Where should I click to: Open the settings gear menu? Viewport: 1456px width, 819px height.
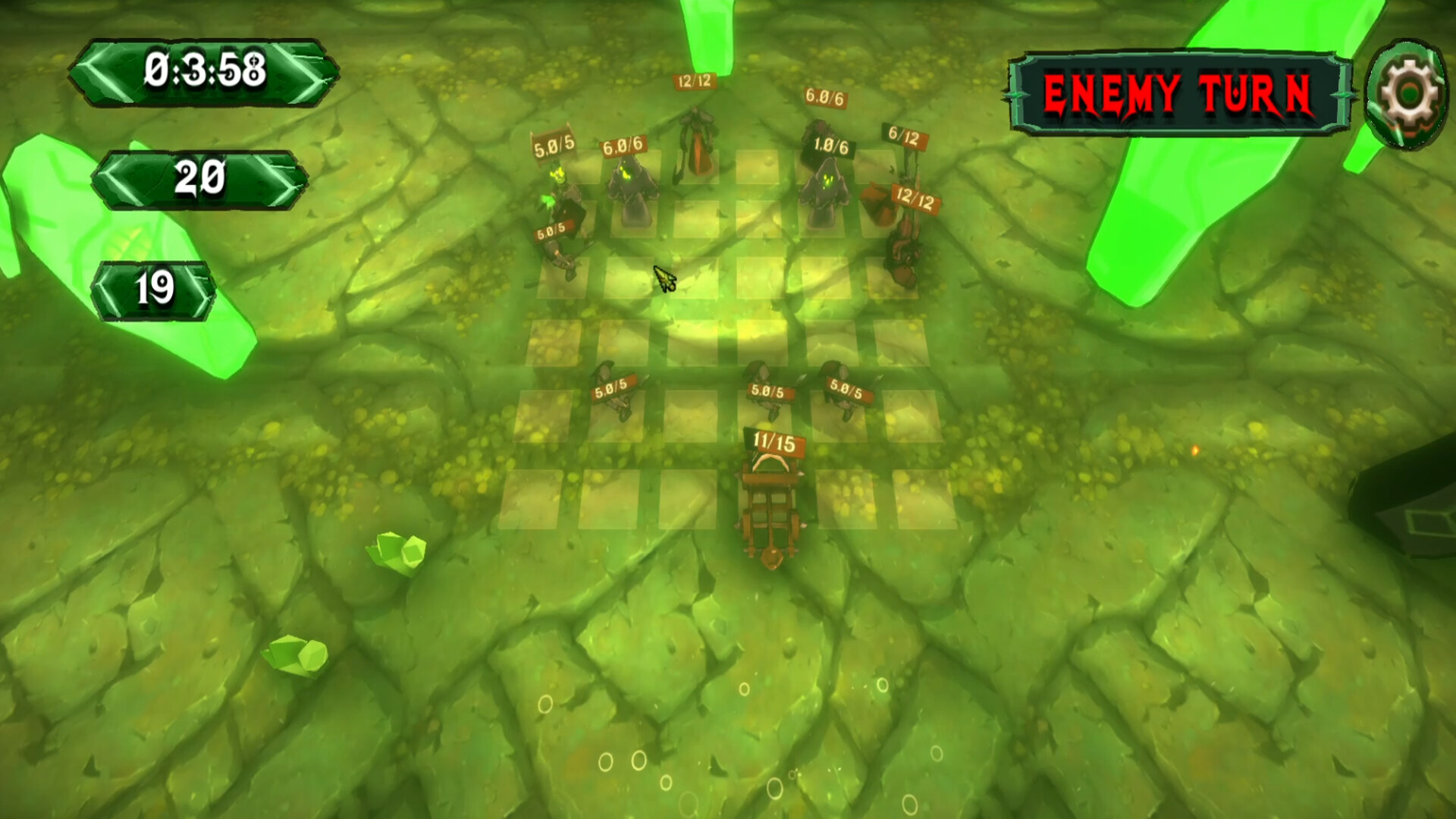point(1408,90)
